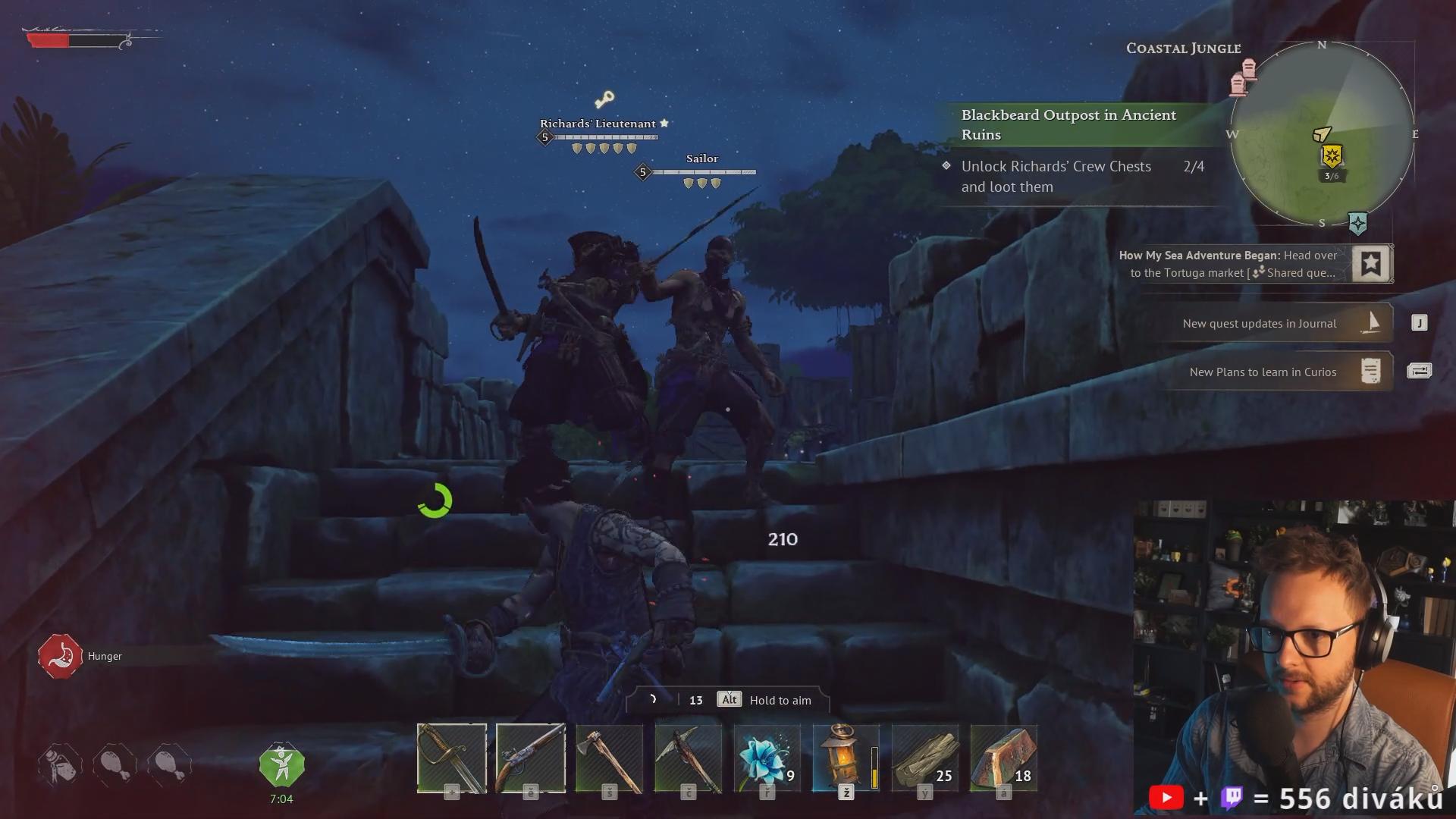1456x819 pixels.
Task: Activate the lantern hotbar slot
Action: tap(846, 758)
